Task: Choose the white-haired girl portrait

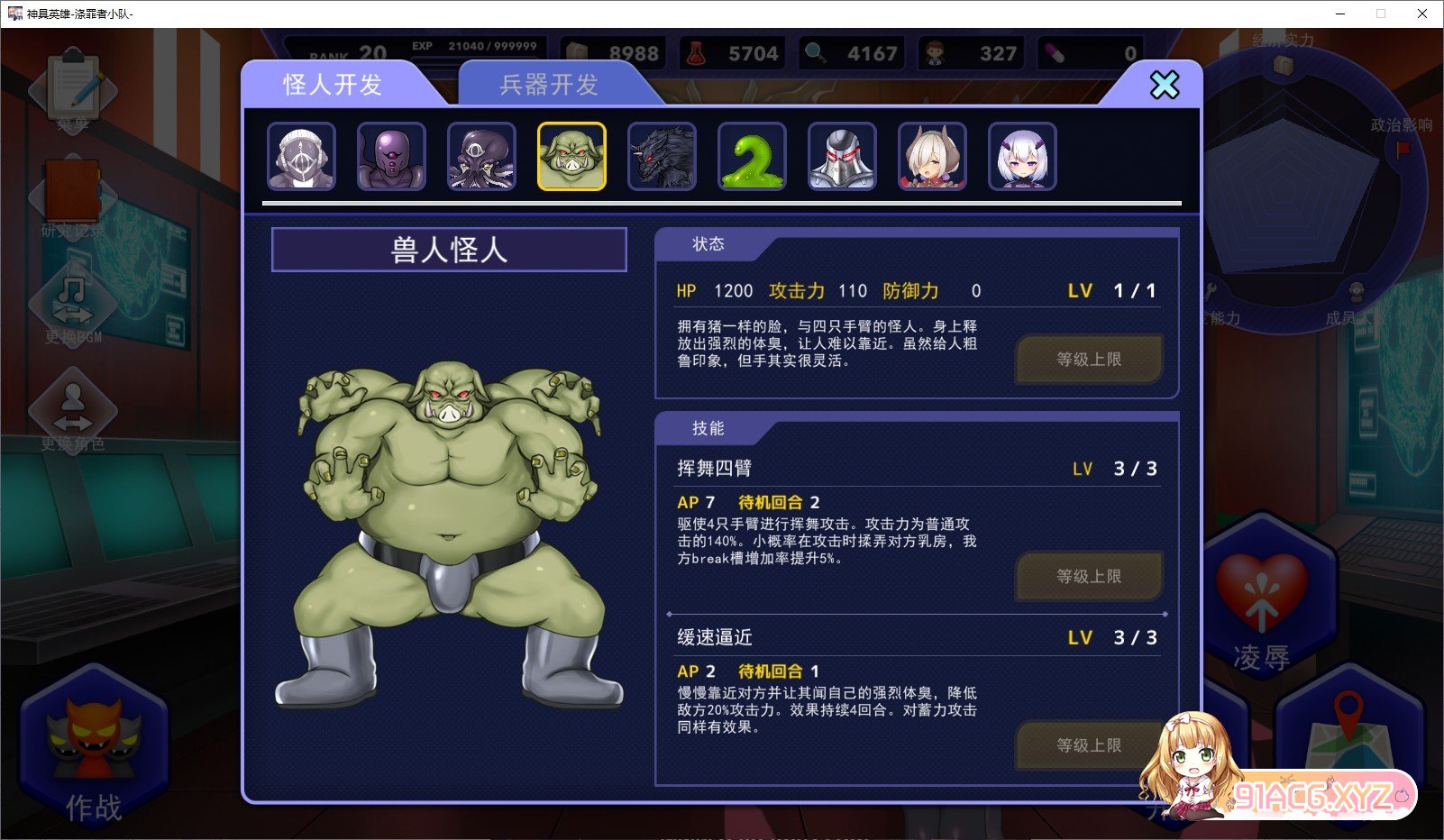Action: pyautogui.click(x=1023, y=157)
